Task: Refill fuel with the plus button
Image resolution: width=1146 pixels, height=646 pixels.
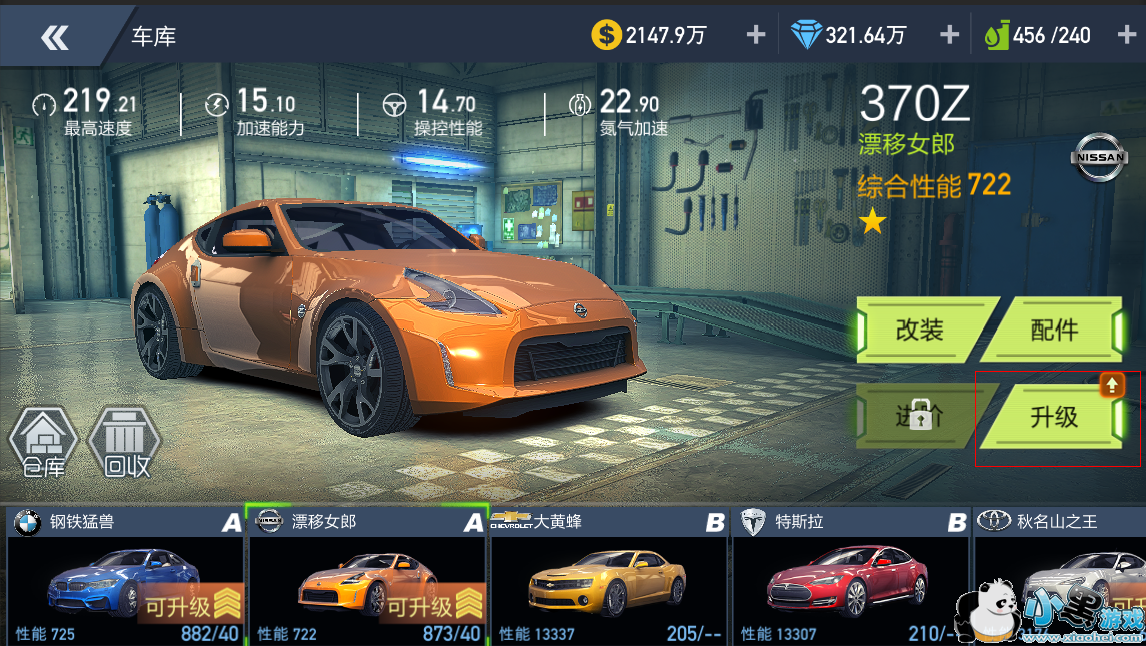Action: pos(1126,35)
